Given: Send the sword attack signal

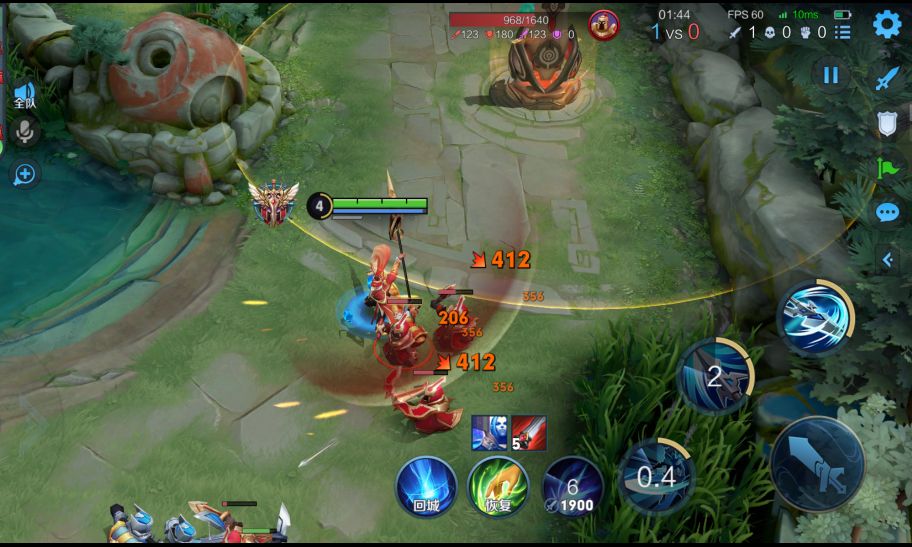Looking at the screenshot, I should tap(888, 79).
